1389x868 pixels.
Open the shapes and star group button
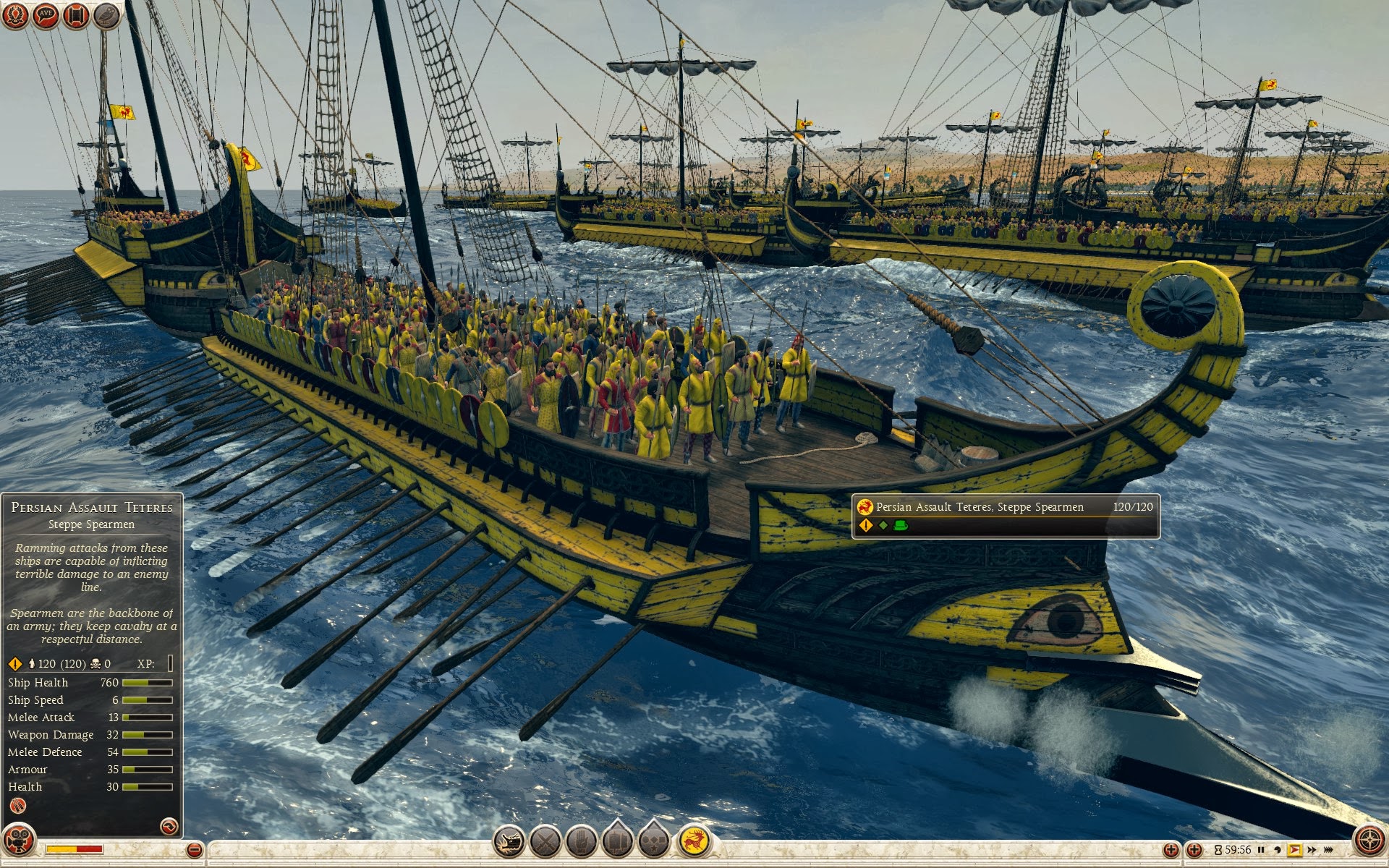pyautogui.click(x=654, y=841)
